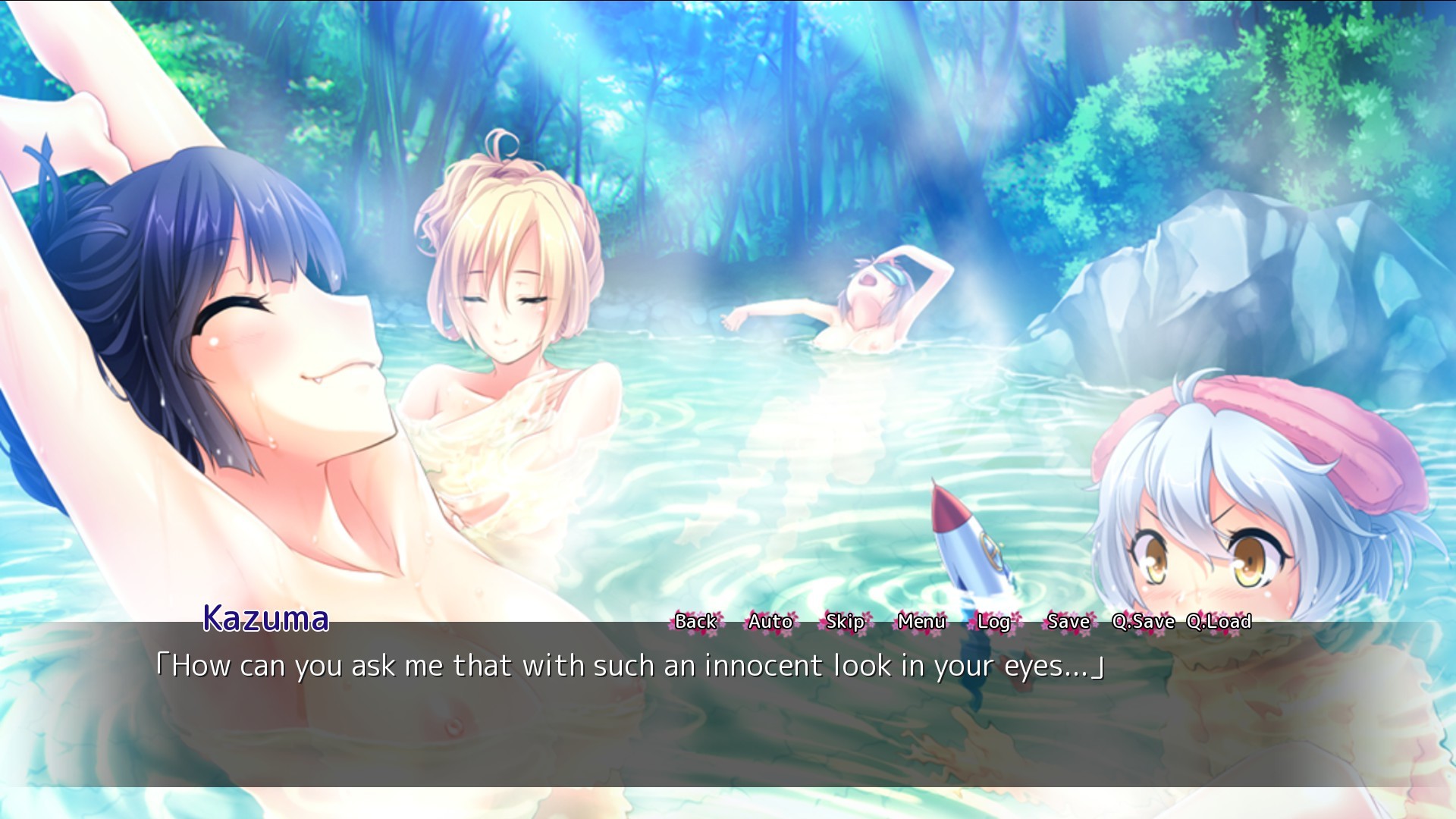
Task: Open the game Menu
Action: (921, 622)
